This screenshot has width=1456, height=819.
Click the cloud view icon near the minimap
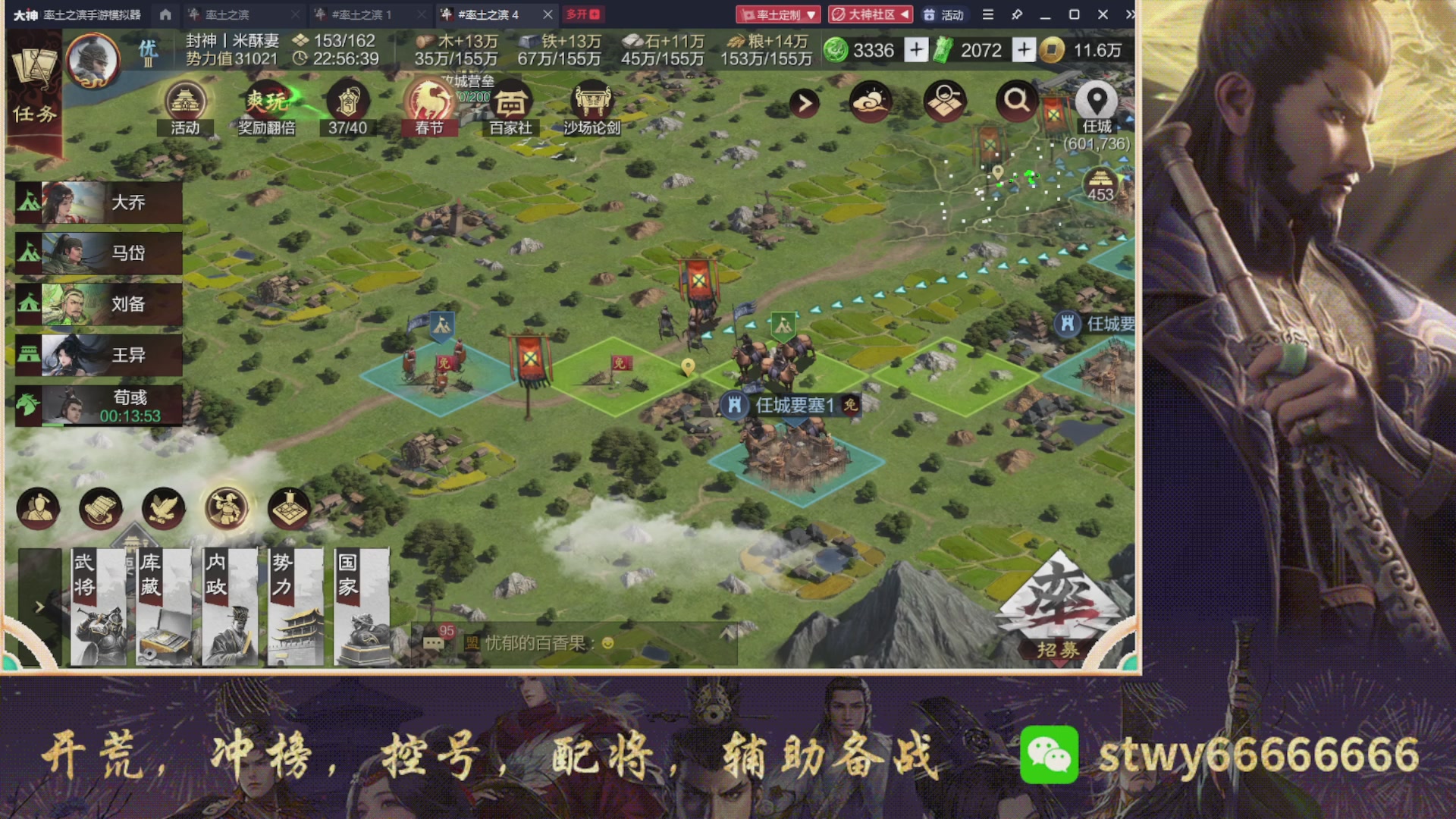coord(871,102)
